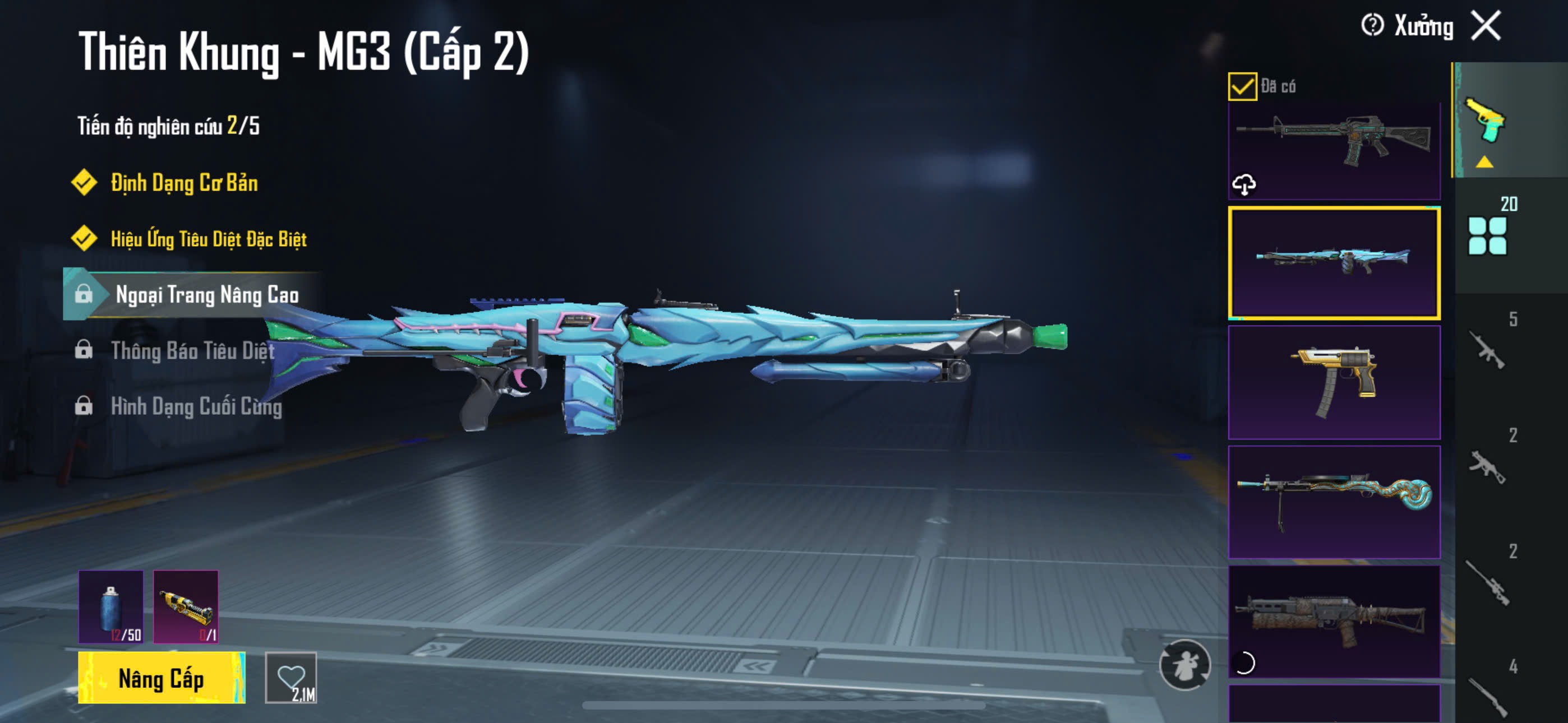
Task: Click the yellow "Nâng Cấp" upgrade button
Action: [x=162, y=678]
